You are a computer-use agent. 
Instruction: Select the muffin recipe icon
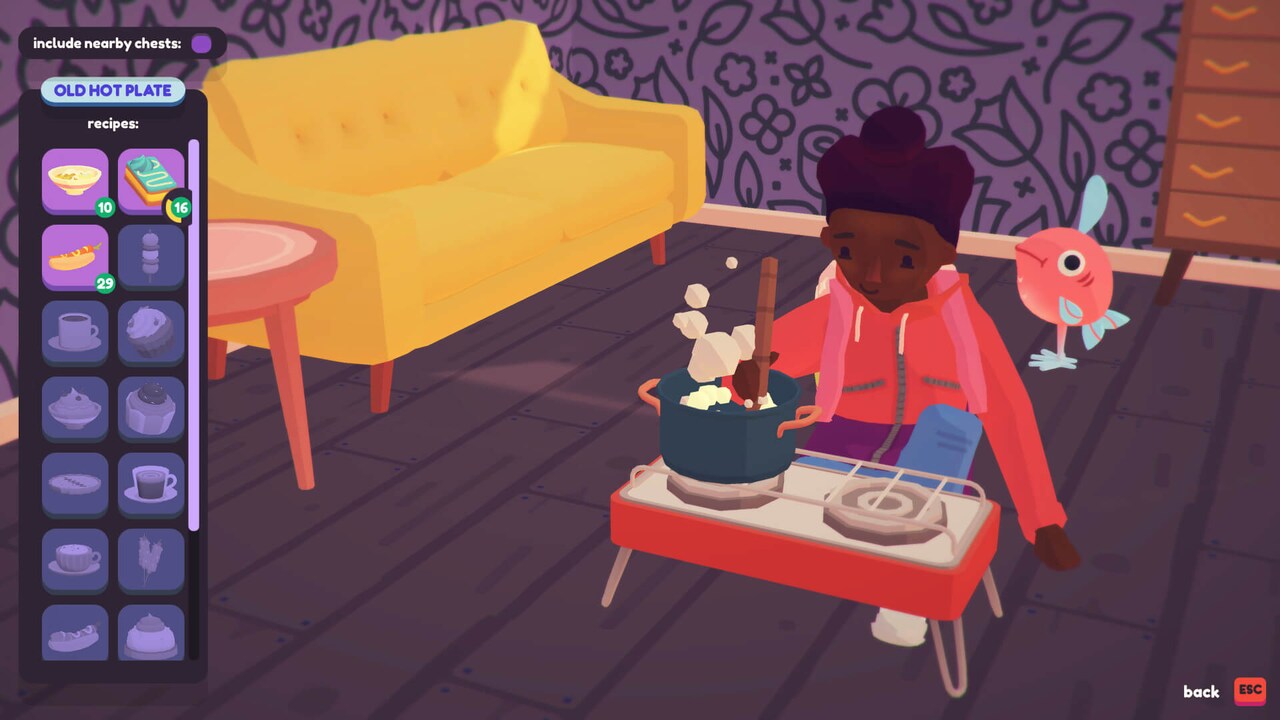click(151, 332)
